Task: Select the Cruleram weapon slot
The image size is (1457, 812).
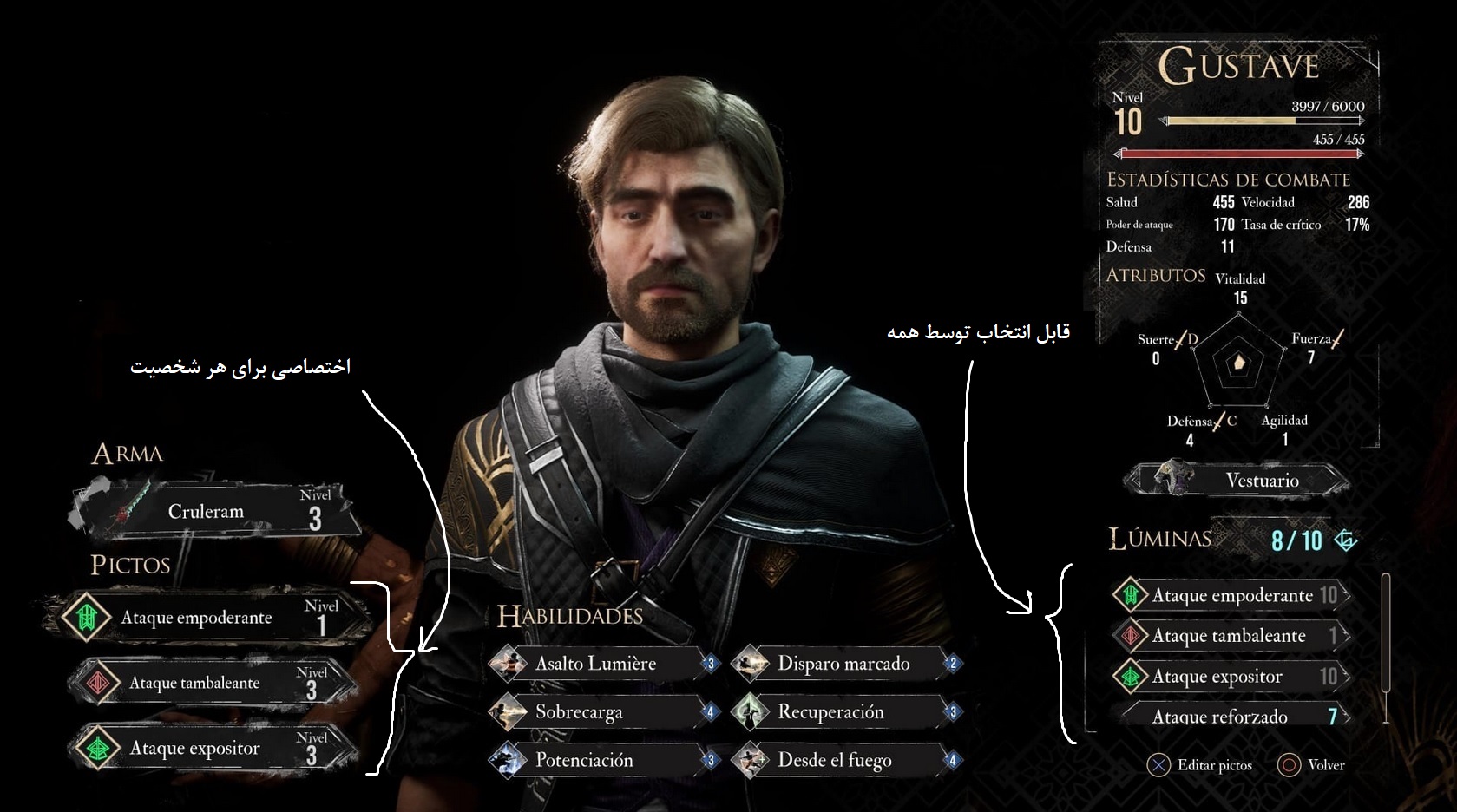Action: [217, 511]
